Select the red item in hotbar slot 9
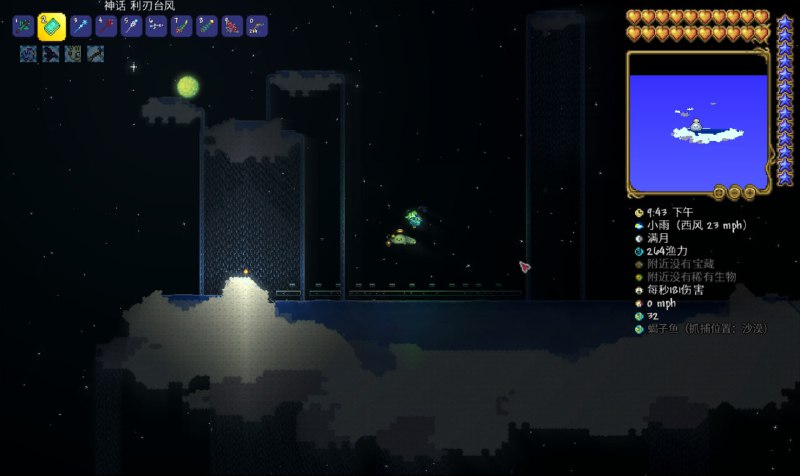Screen dimensions: 800x476 [x=231, y=27]
